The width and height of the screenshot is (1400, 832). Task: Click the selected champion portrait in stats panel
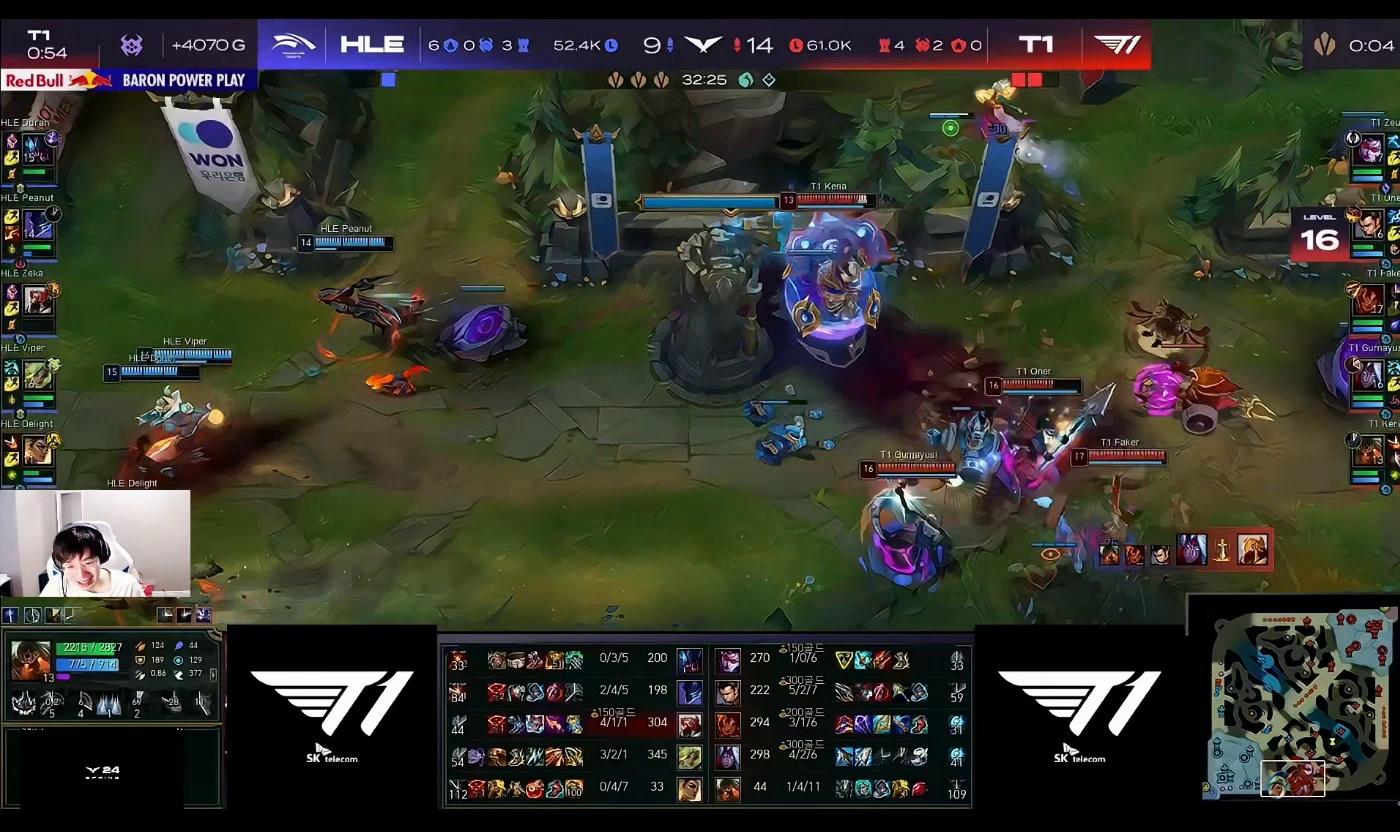[30, 660]
